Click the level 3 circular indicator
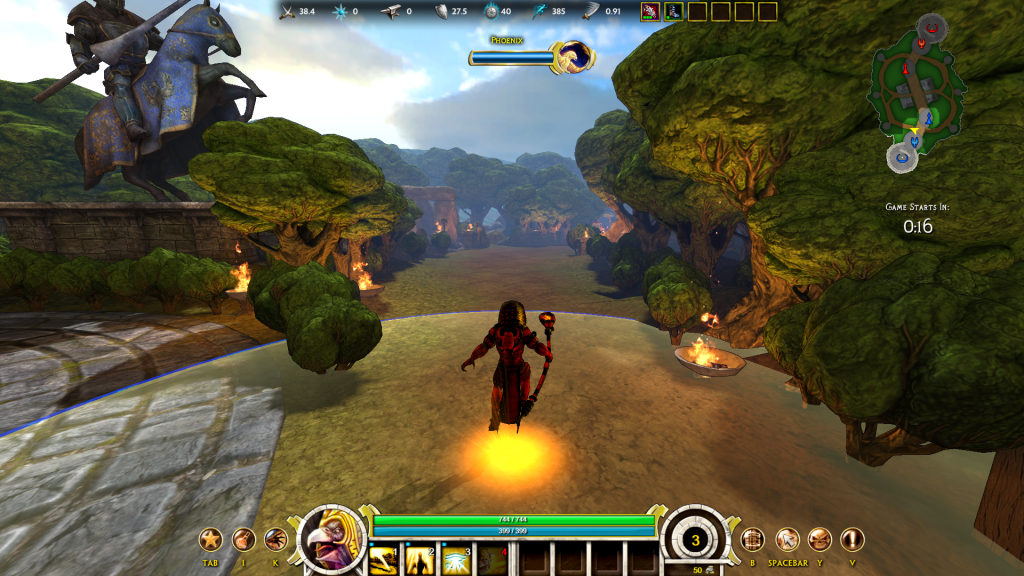Image resolution: width=1024 pixels, height=576 pixels. pyautogui.click(x=696, y=541)
